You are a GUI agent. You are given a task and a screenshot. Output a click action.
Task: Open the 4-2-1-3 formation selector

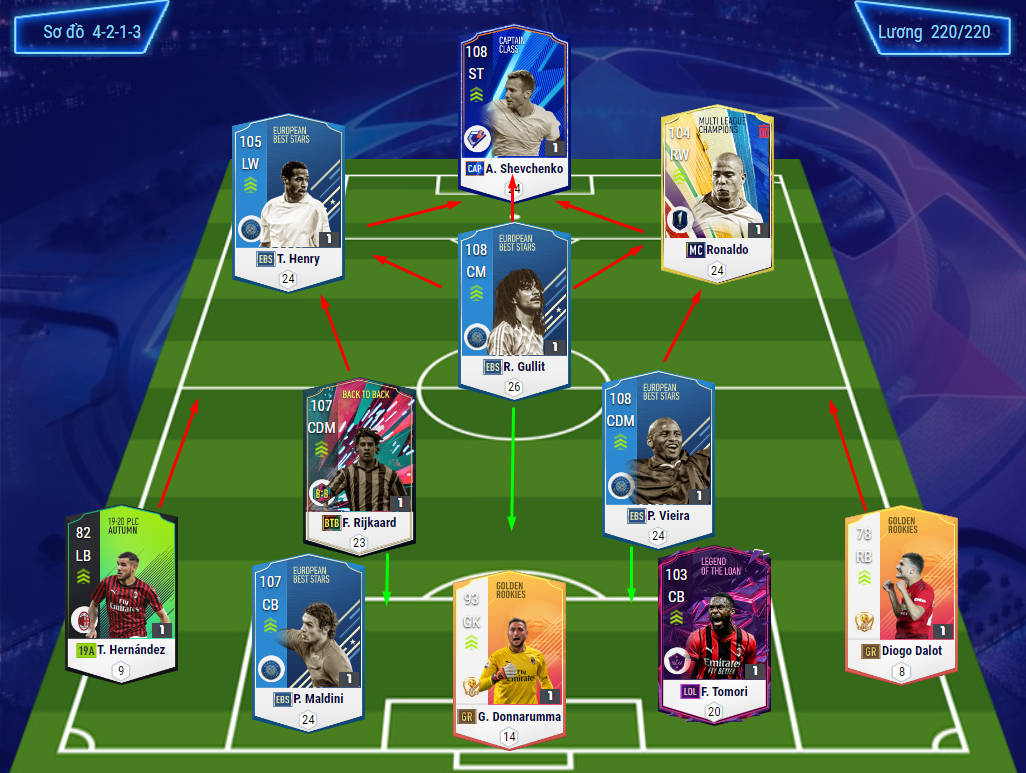point(92,32)
